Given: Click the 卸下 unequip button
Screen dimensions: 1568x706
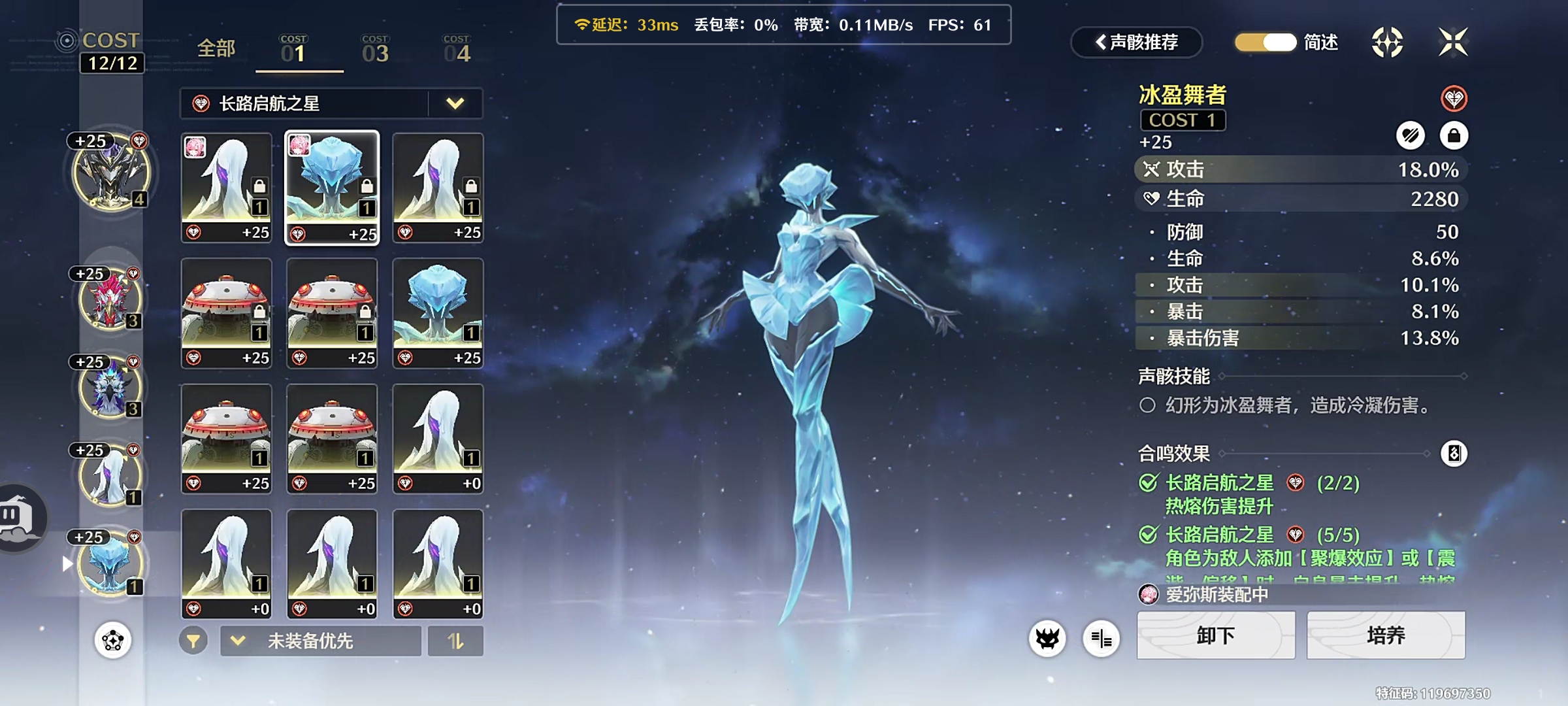Looking at the screenshot, I should [x=1215, y=635].
